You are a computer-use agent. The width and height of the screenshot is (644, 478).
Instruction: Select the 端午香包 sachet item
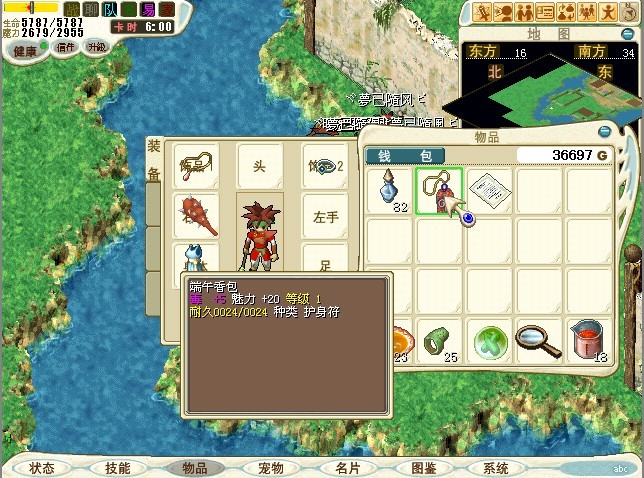(438, 190)
